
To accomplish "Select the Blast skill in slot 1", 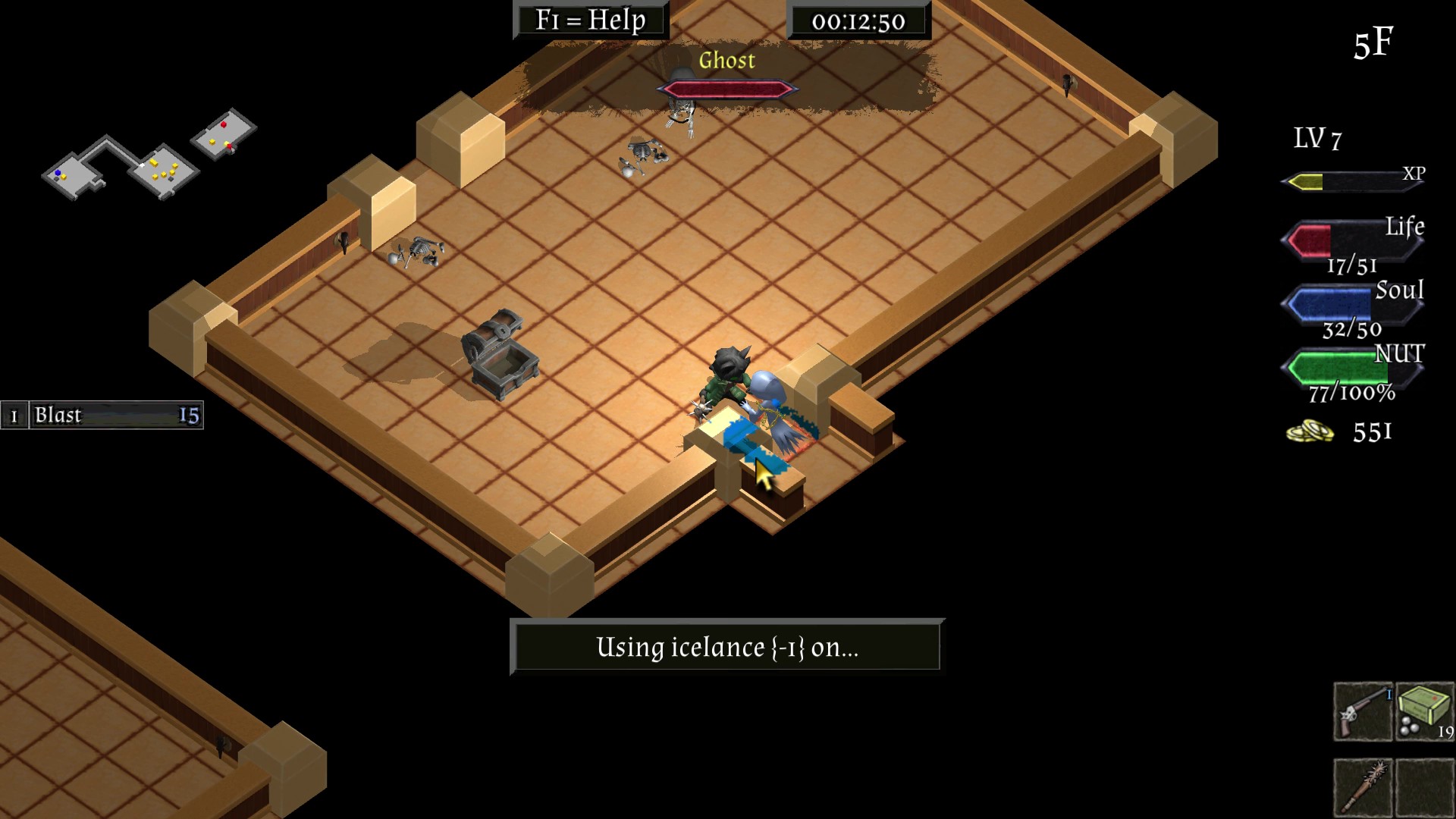I will click(x=102, y=416).
